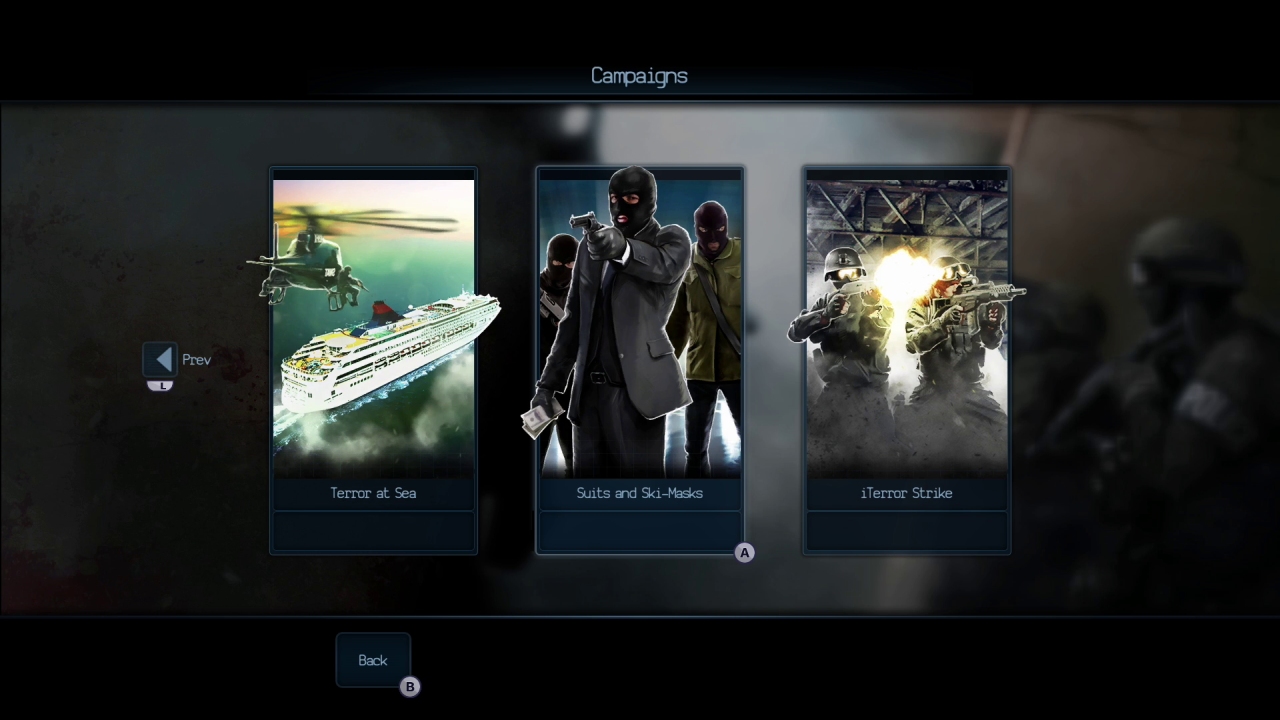The image size is (1280, 720).
Task: Click the Prev arrow icon
Action: coord(161,359)
